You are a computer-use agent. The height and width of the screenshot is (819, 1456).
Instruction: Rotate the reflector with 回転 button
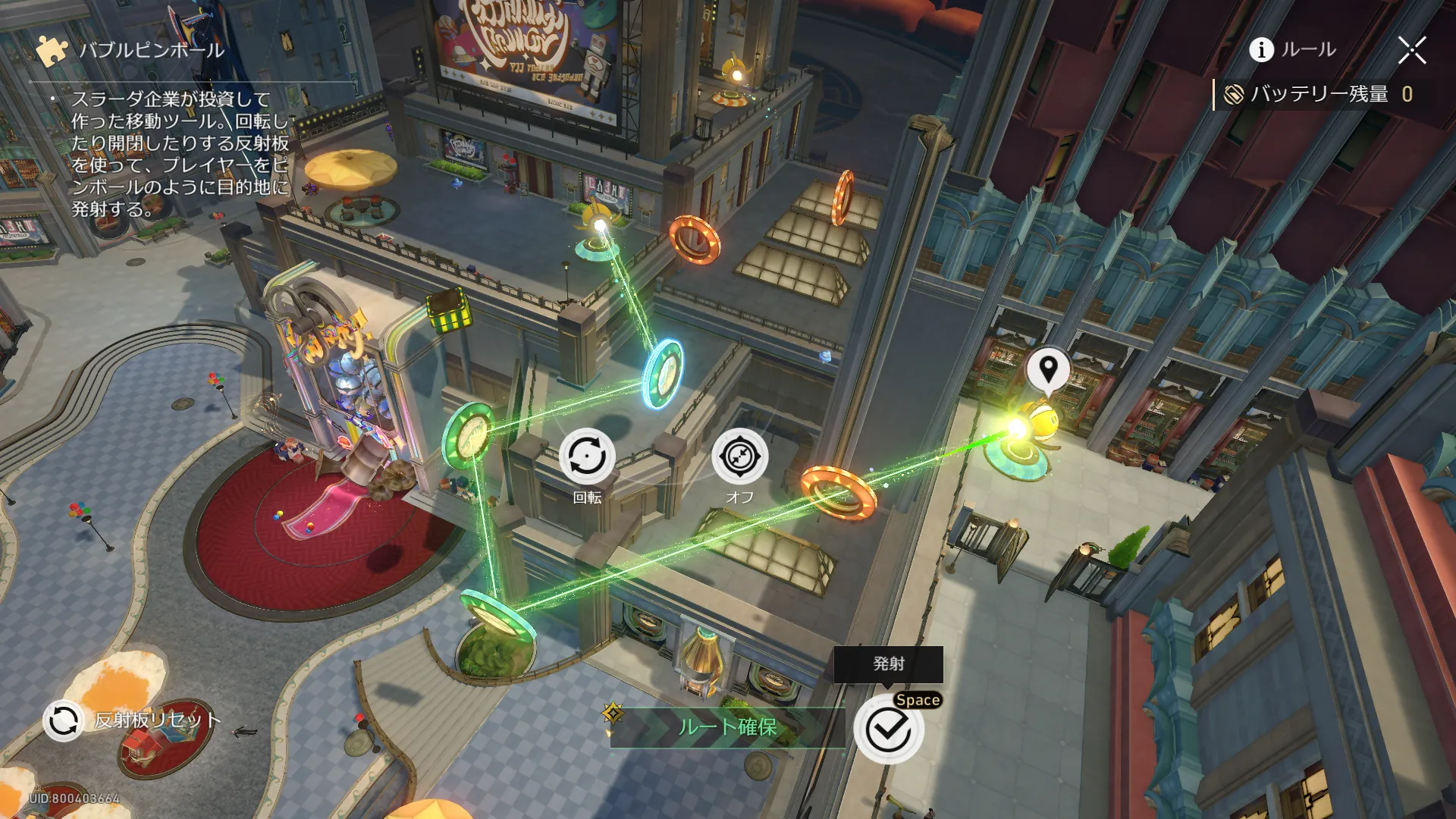(587, 457)
